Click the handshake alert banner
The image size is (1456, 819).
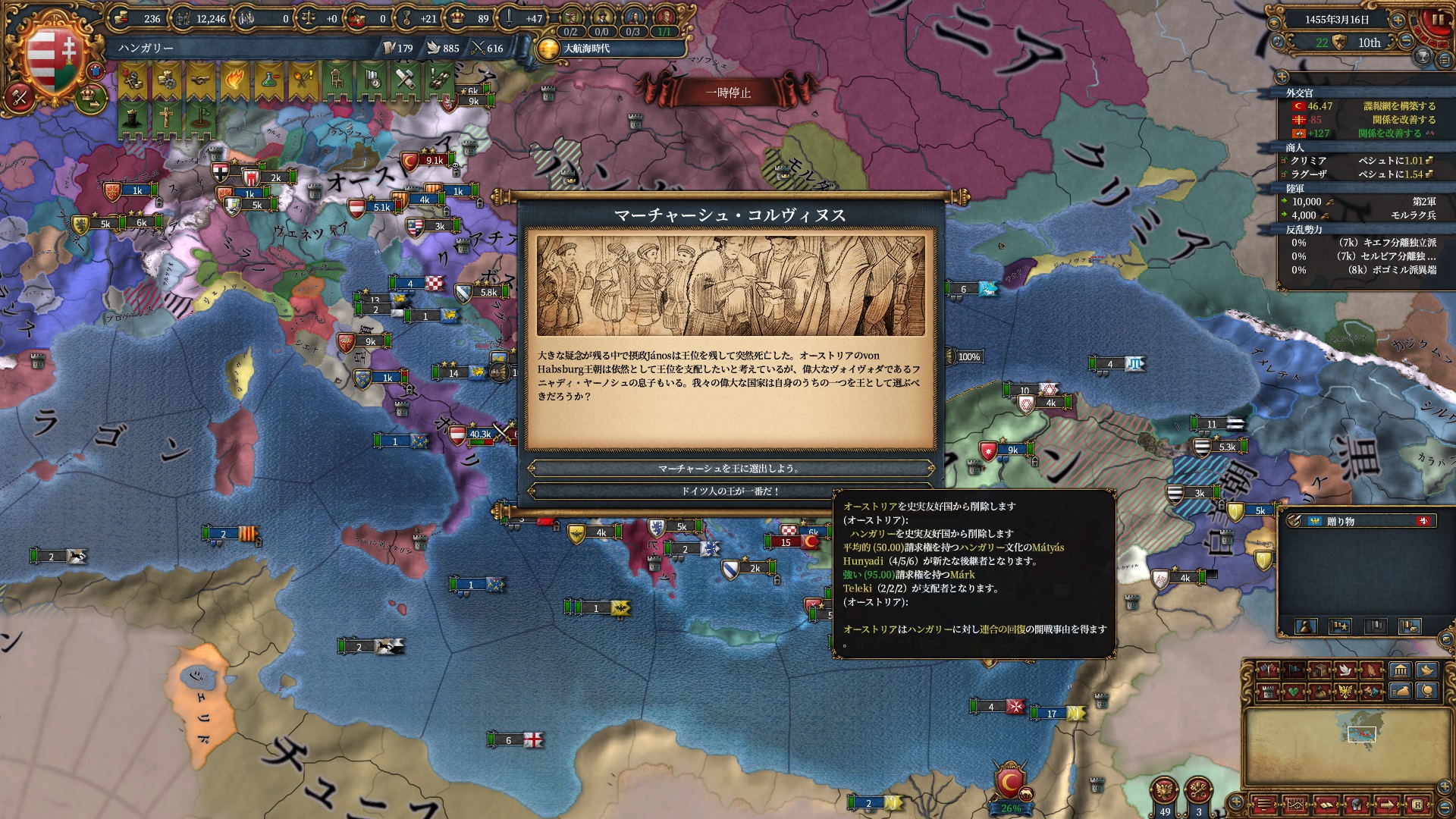[x=200, y=79]
